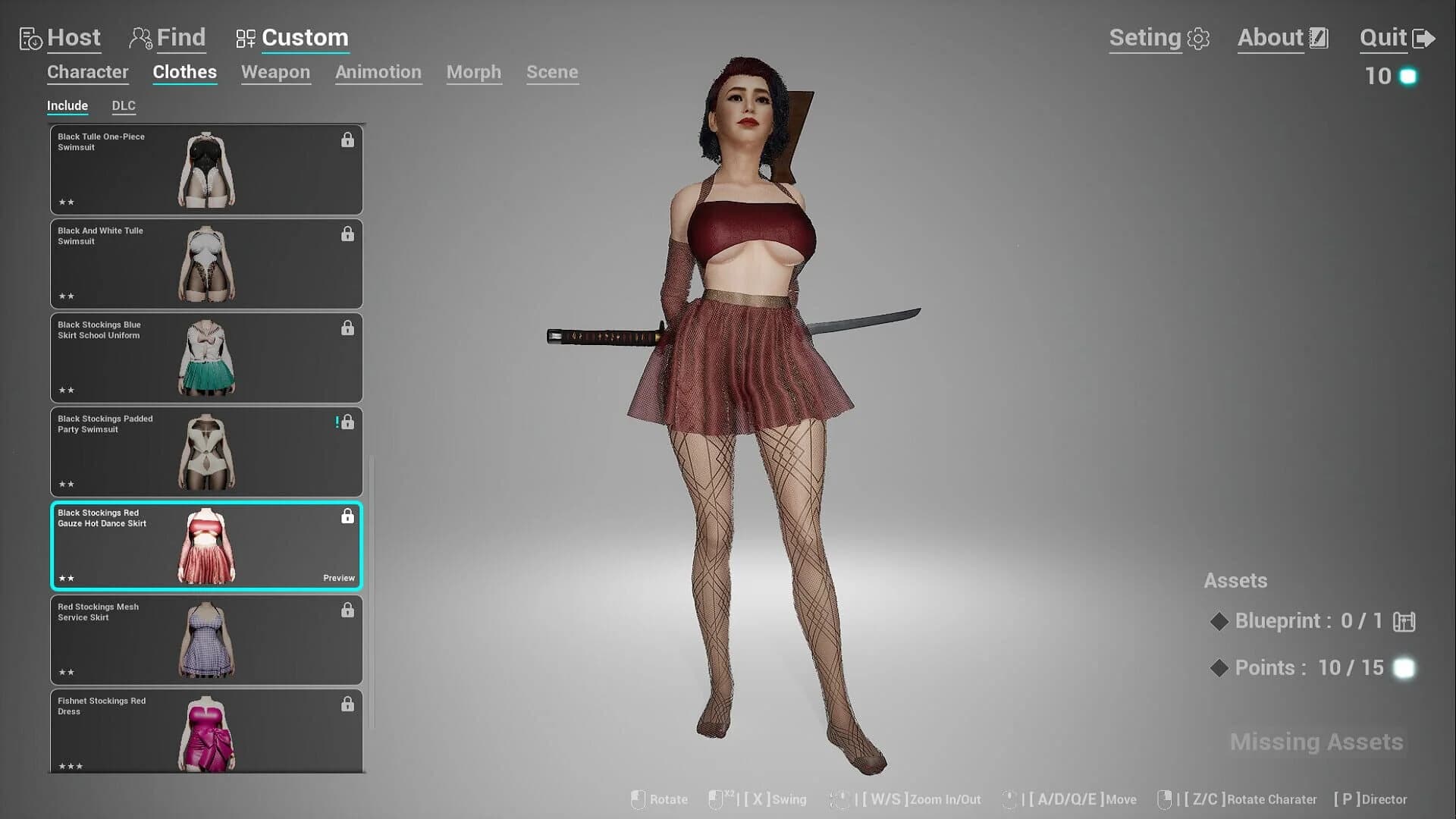
Task: Quit the game
Action: click(x=1396, y=38)
